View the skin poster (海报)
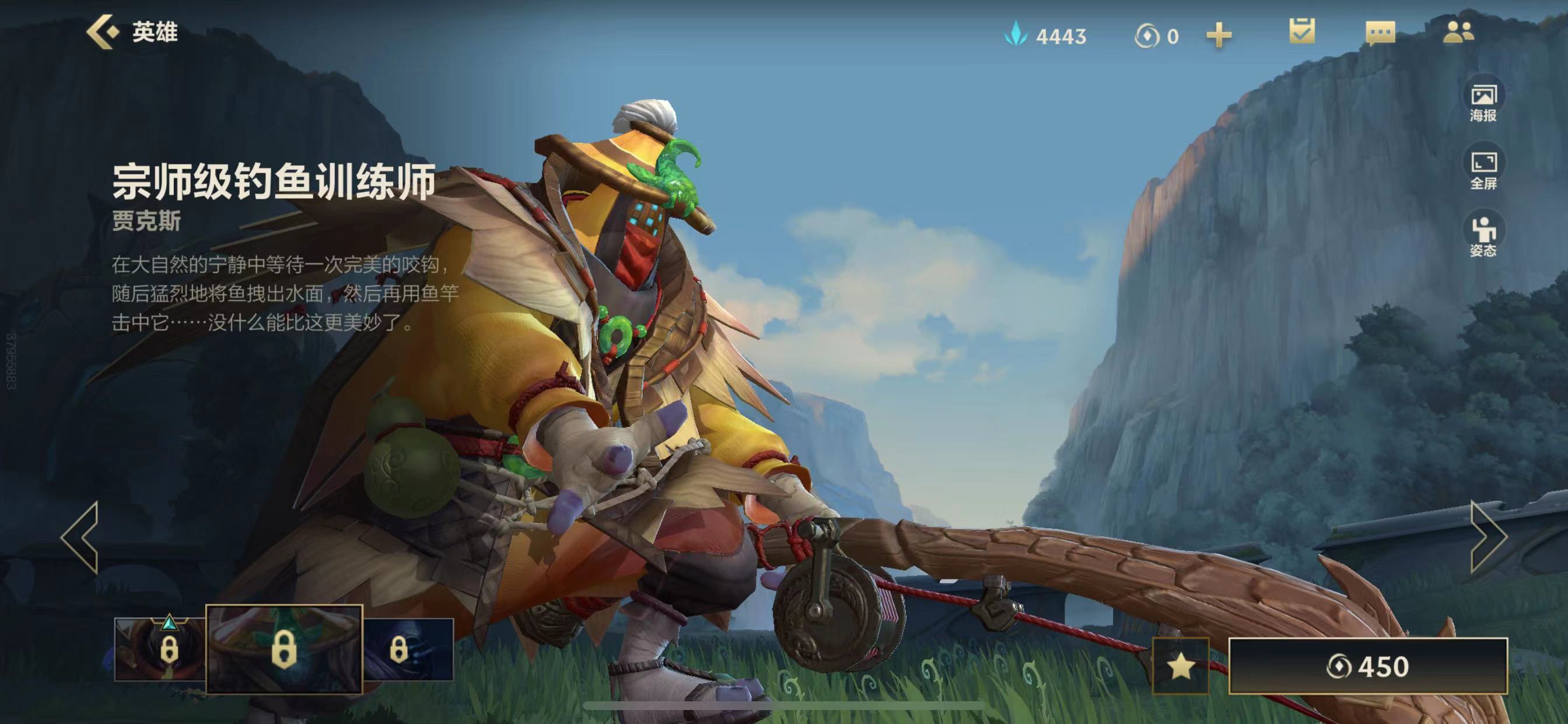1568x724 pixels. (1483, 102)
